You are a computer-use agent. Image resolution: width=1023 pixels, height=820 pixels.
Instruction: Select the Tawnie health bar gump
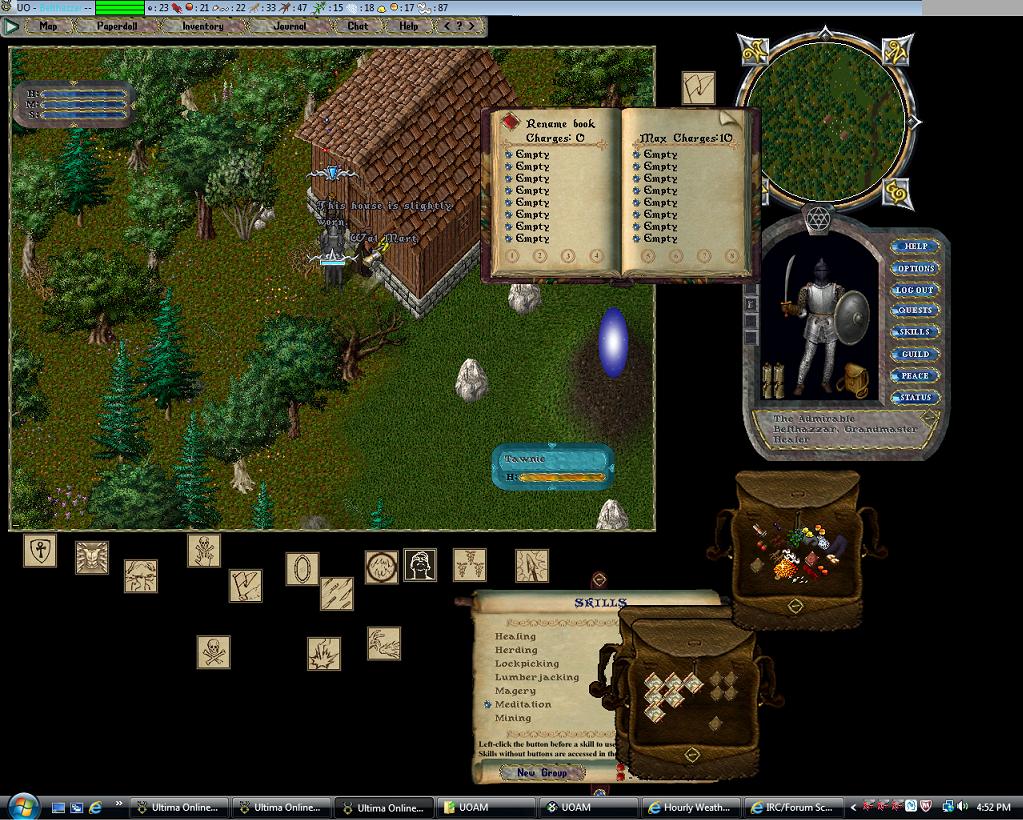coord(553,467)
